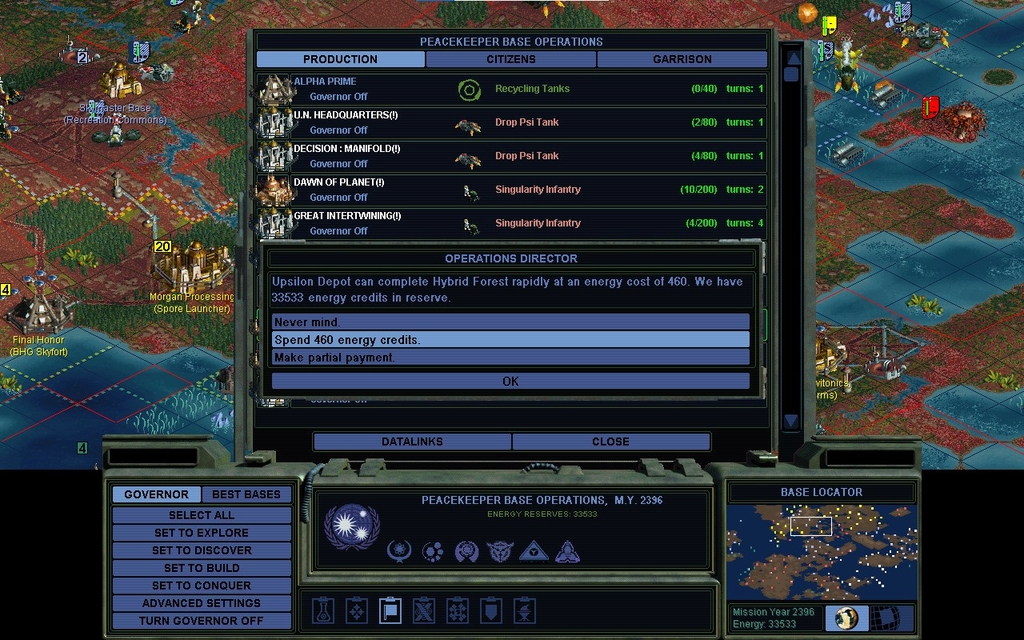
Task: Pick the "Make partial payment." option
Action: [x=510, y=357]
